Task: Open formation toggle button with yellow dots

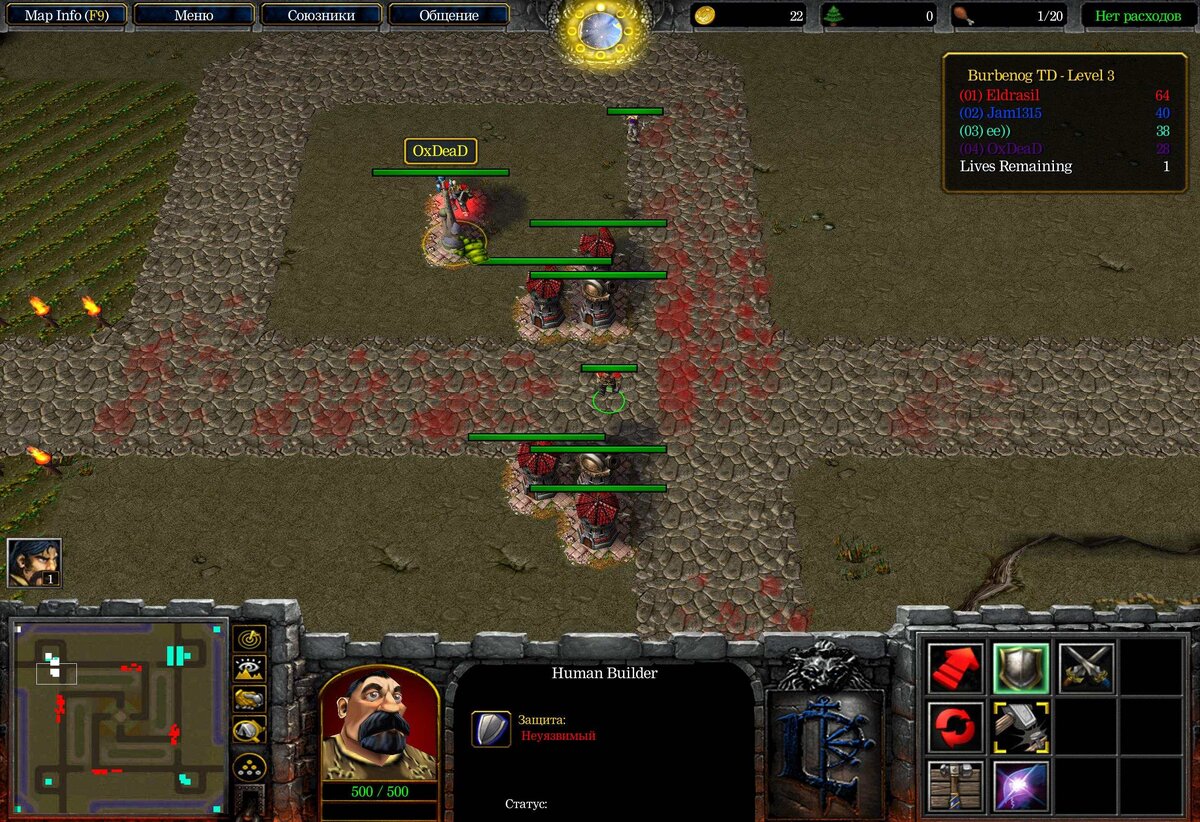Action: tap(249, 767)
